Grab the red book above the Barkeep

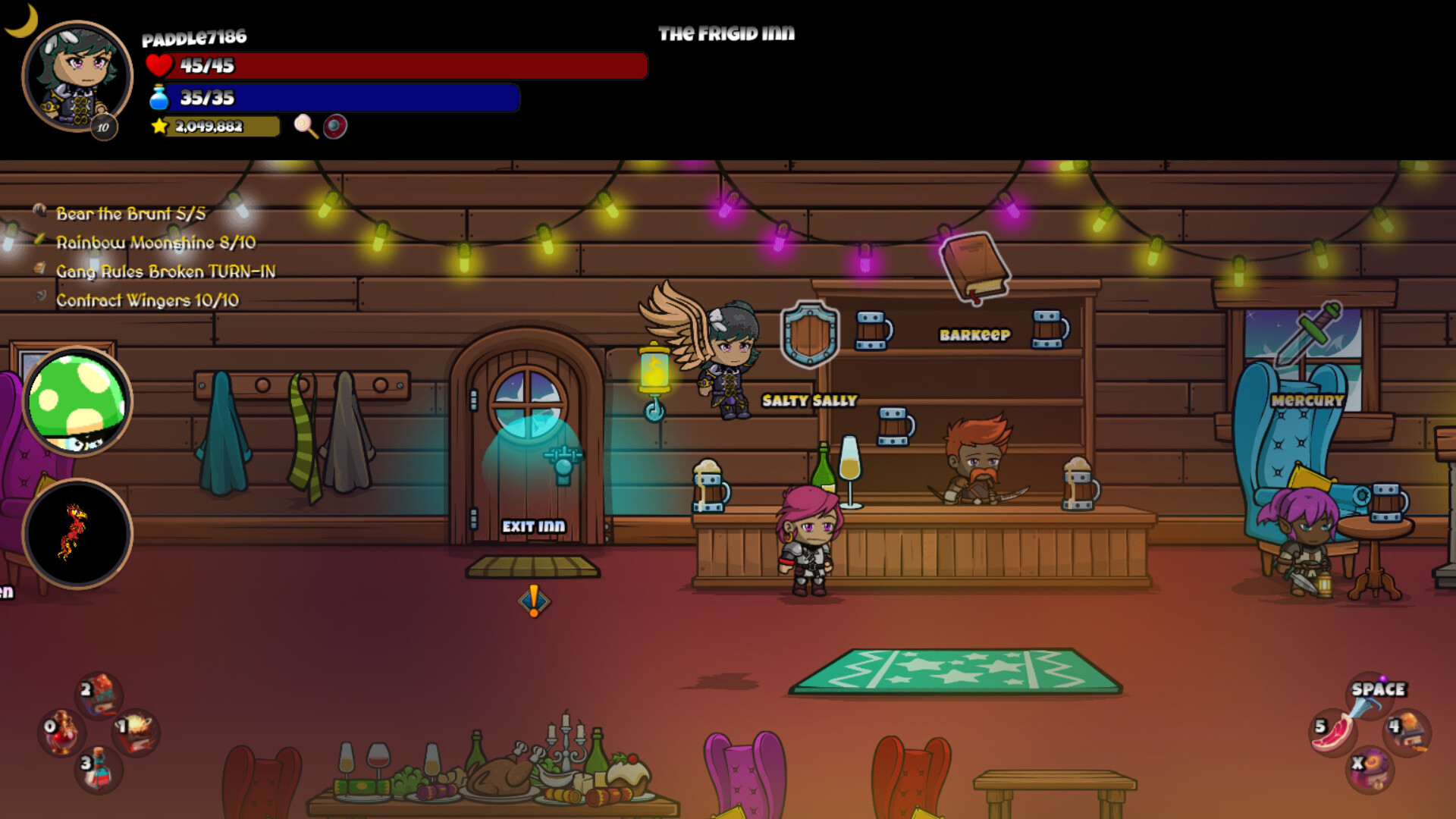[977, 265]
